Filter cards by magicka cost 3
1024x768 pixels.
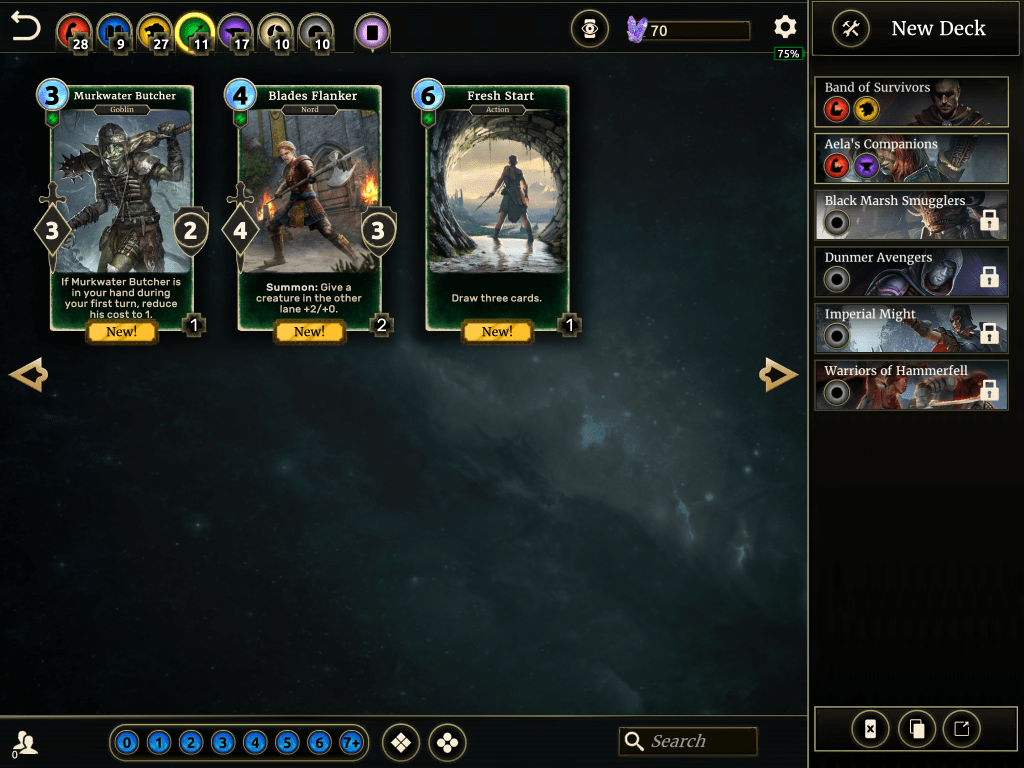click(x=223, y=743)
